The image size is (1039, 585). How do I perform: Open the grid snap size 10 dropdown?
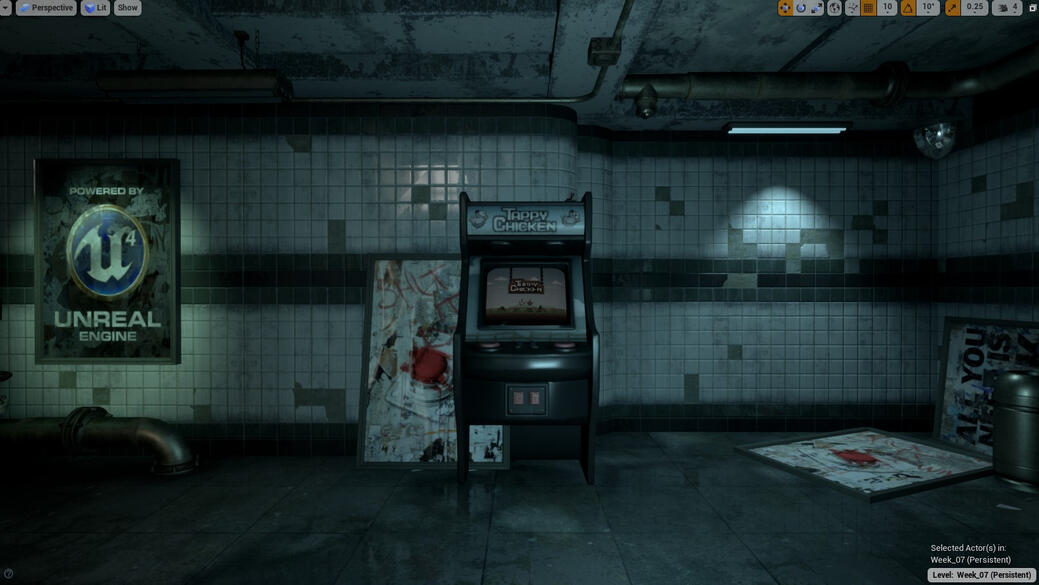(887, 8)
